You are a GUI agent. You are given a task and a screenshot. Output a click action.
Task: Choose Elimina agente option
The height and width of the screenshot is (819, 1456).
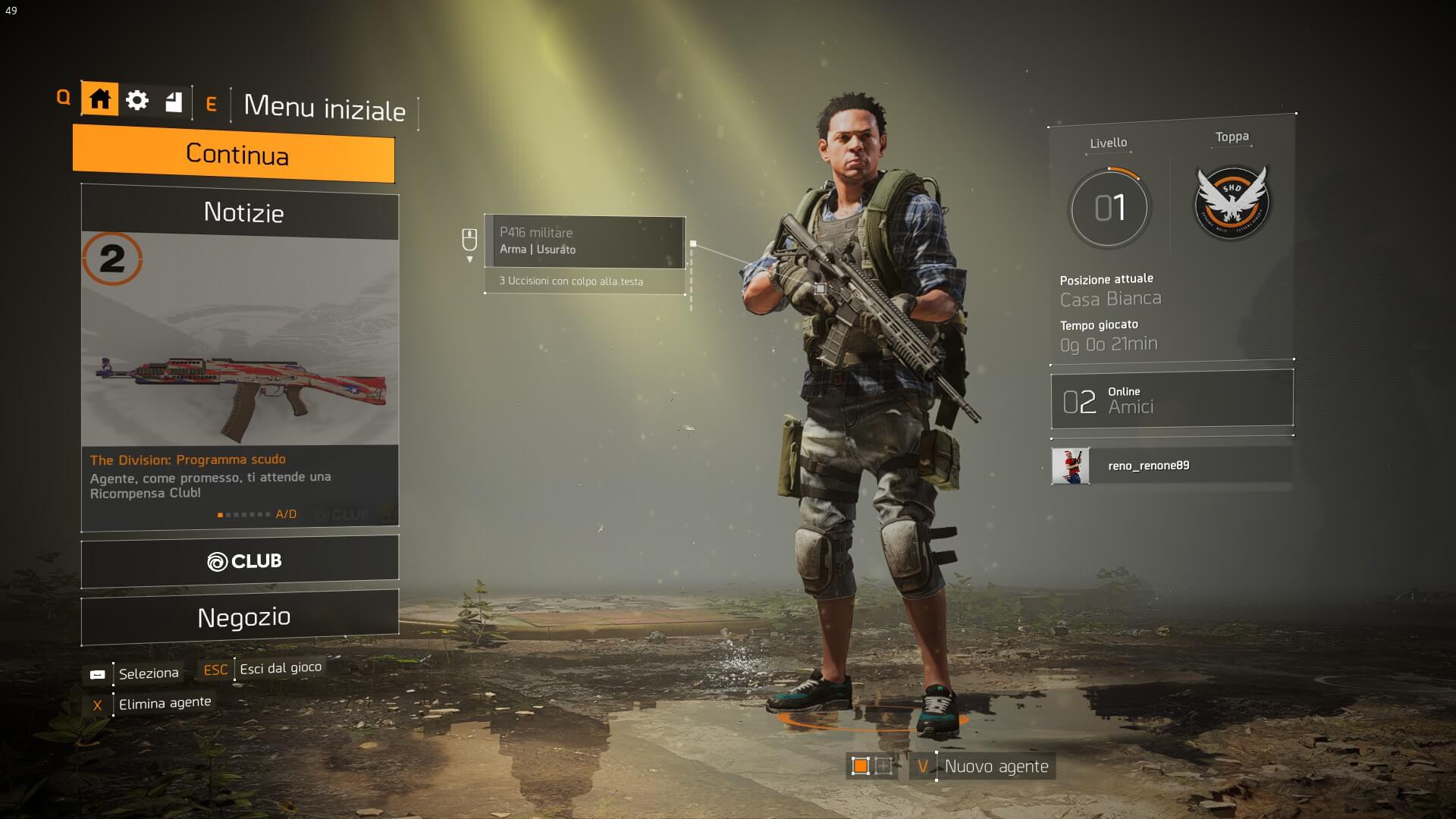pos(164,703)
